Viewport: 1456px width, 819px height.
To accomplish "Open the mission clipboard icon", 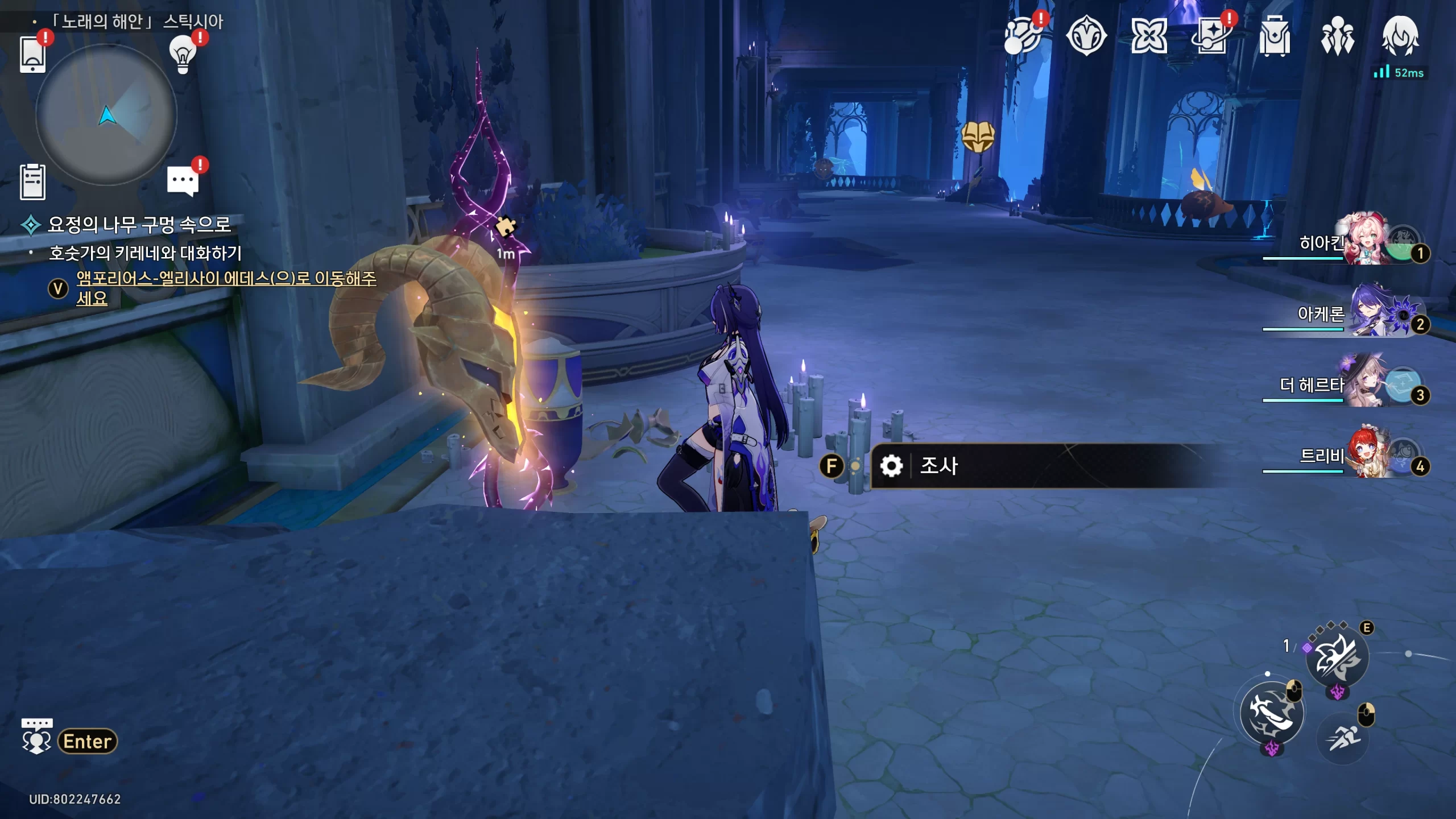I will (32, 182).
